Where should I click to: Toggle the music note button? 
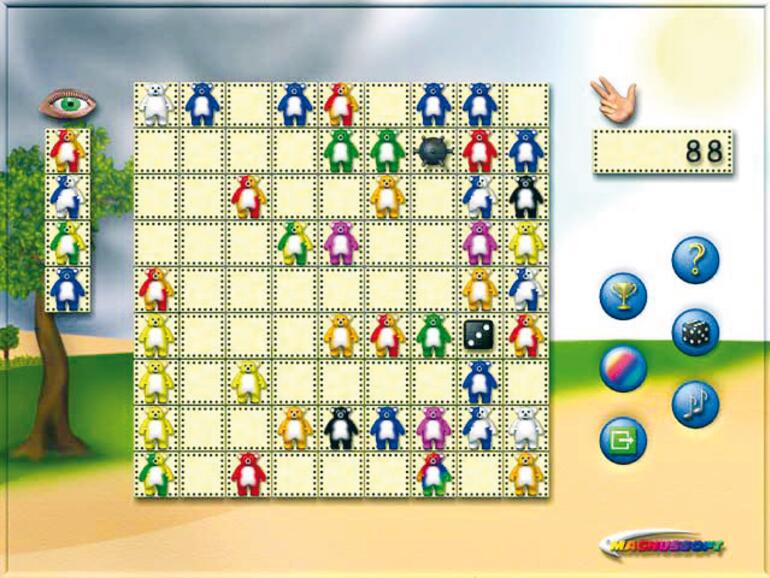[x=695, y=404]
